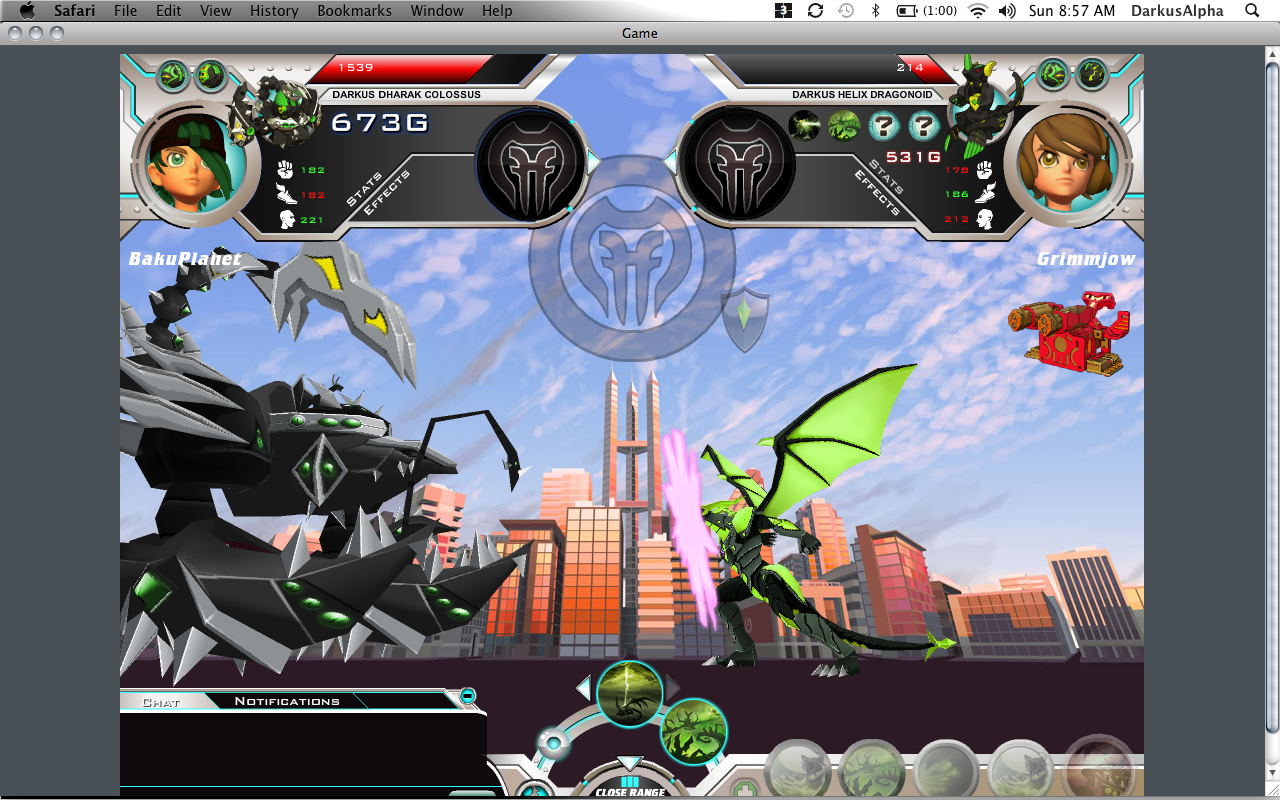The height and width of the screenshot is (800, 1280).
Task: Show Effects on Helix Dragonoid panel
Action: [x=877, y=192]
